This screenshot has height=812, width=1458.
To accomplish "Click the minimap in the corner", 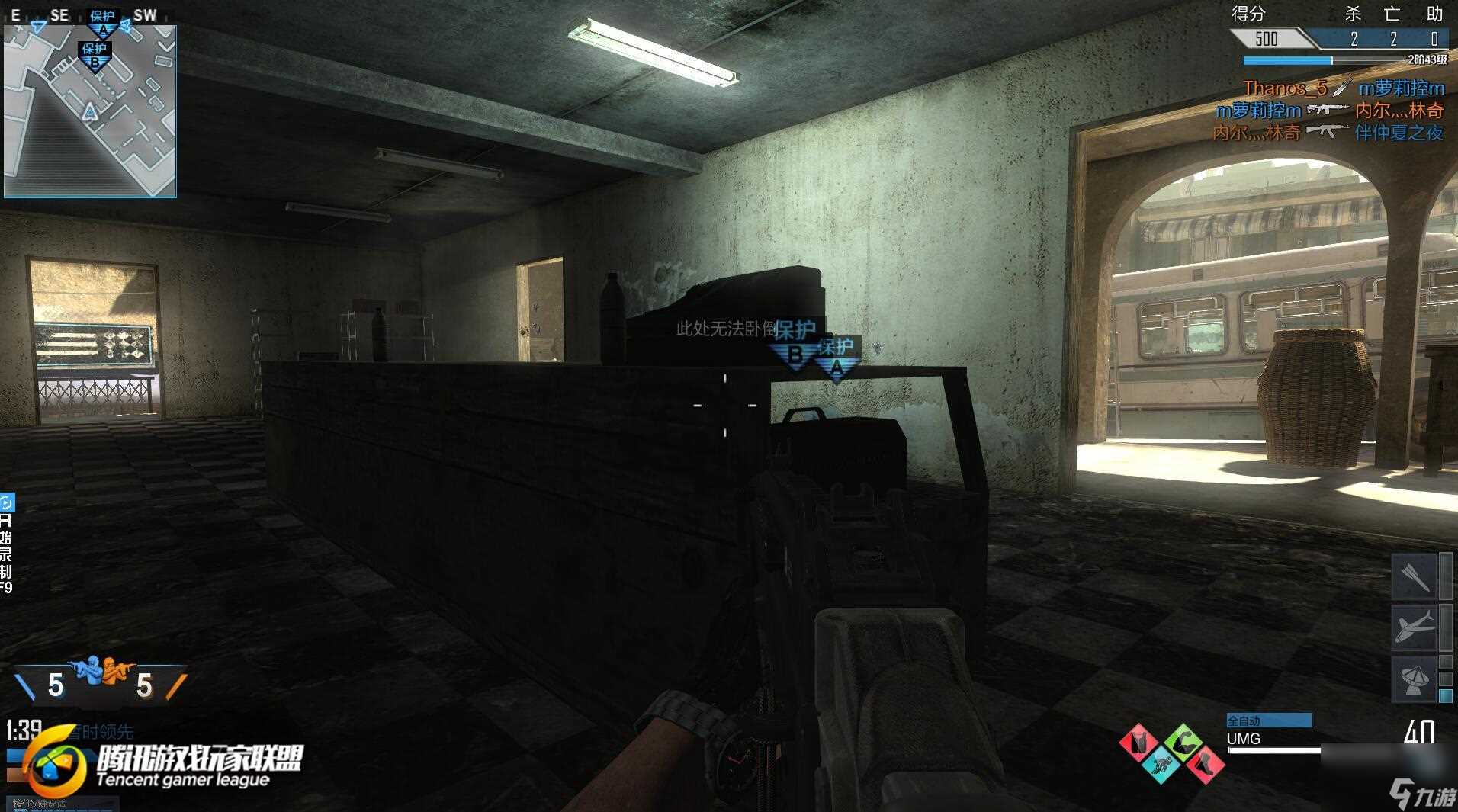I will [90, 111].
